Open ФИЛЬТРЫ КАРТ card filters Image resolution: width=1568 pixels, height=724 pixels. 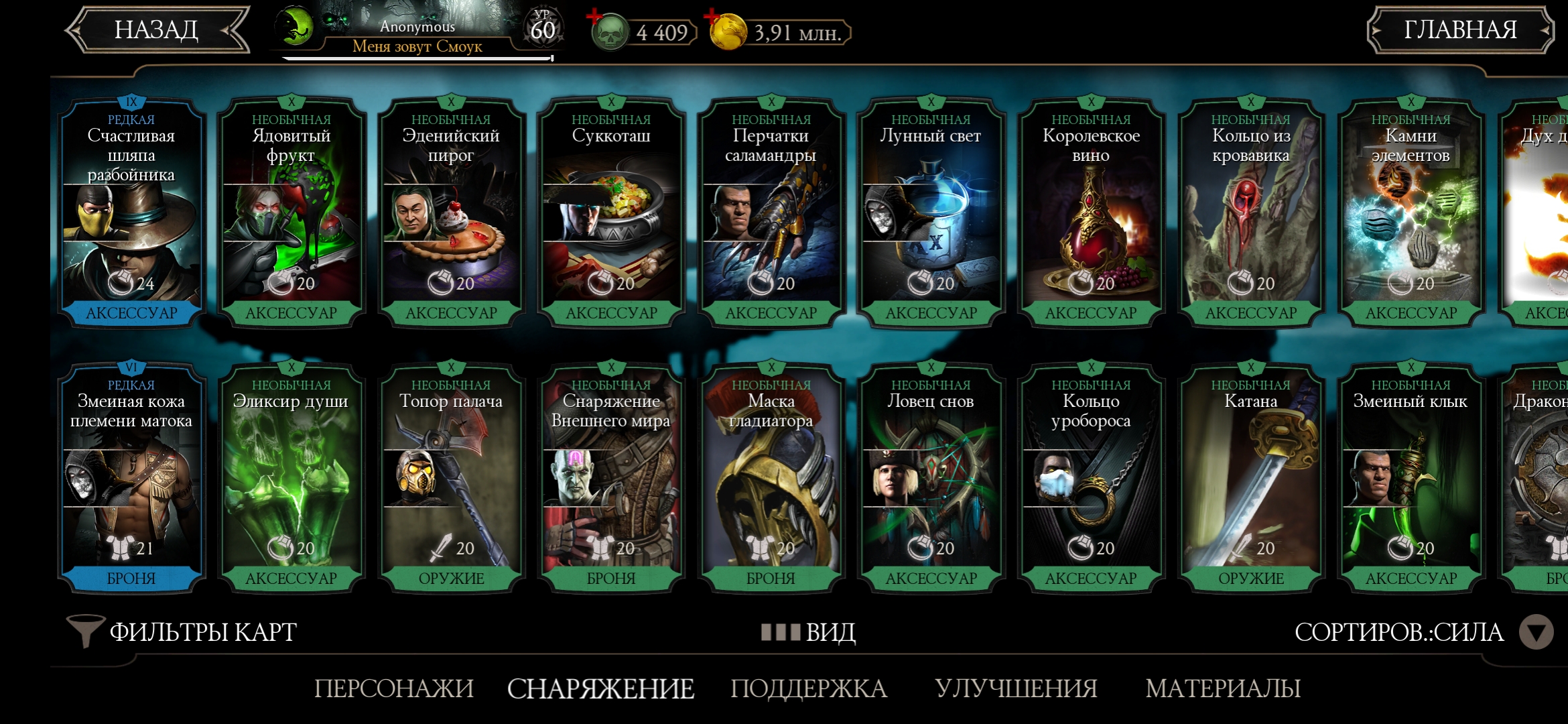[x=182, y=632]
